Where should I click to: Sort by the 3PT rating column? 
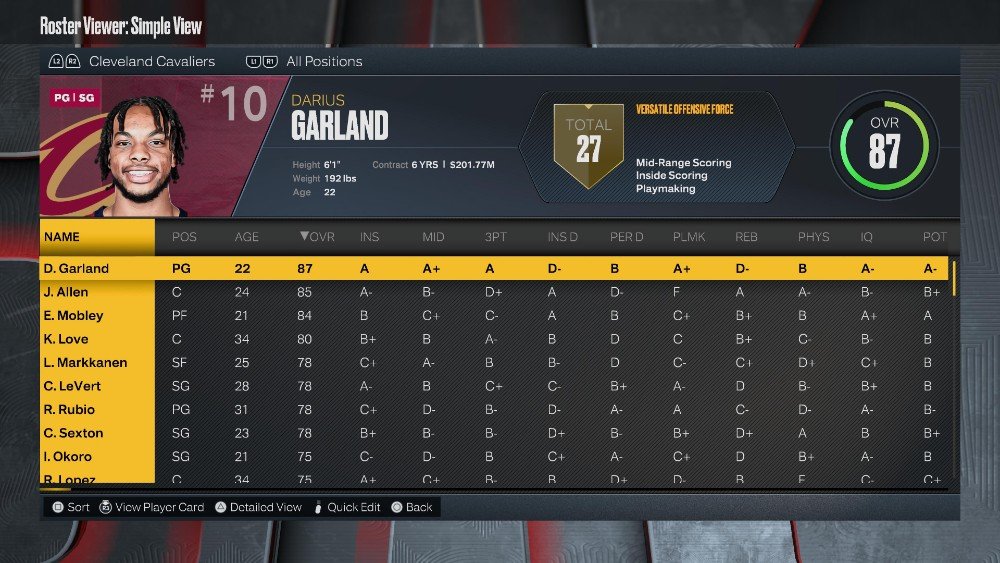tap(495, 237)
